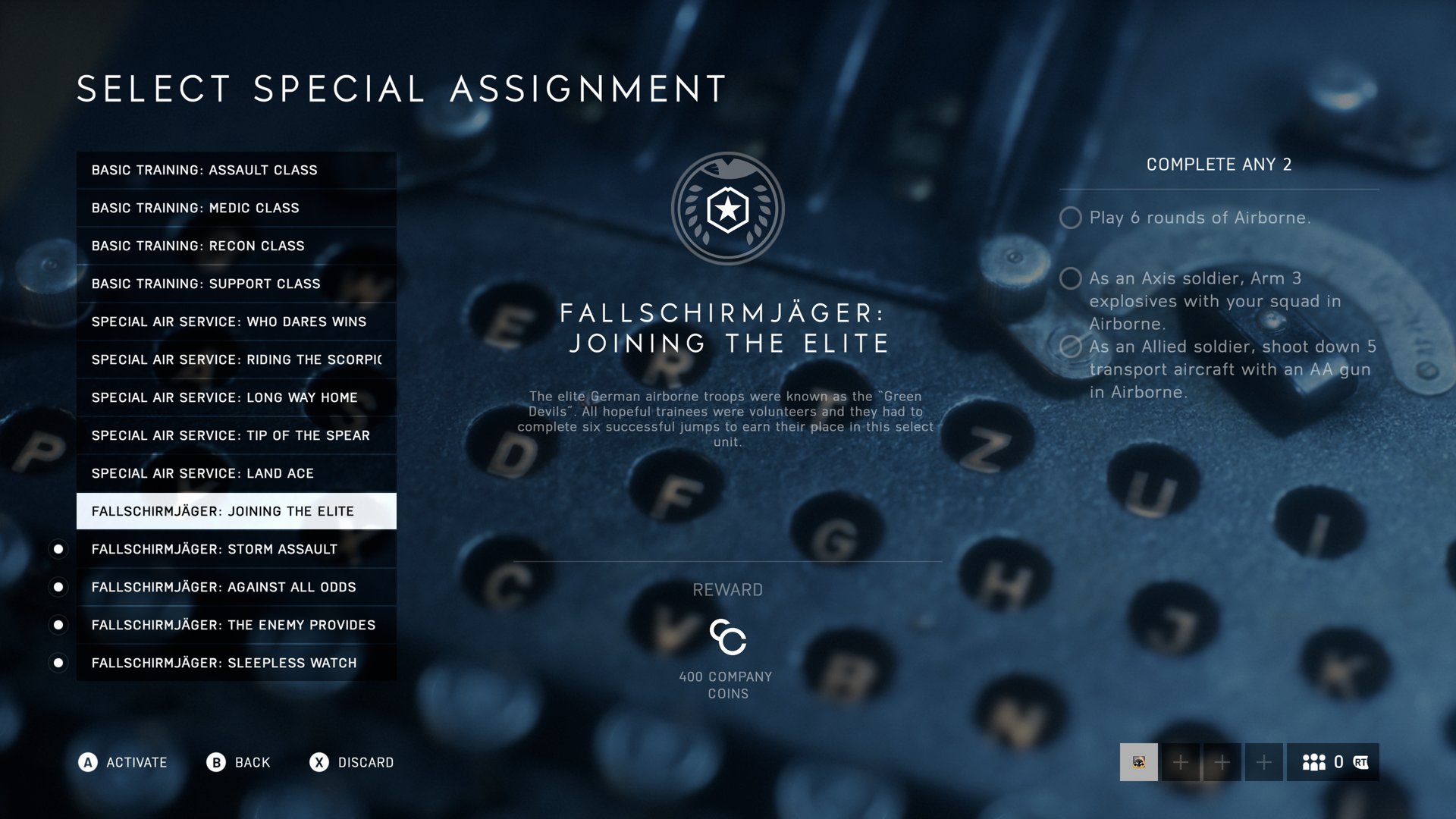Choose Fallschirmjäger: Storm Assault assignment
The image size is (1456, 819).
[x=236, y=549]
